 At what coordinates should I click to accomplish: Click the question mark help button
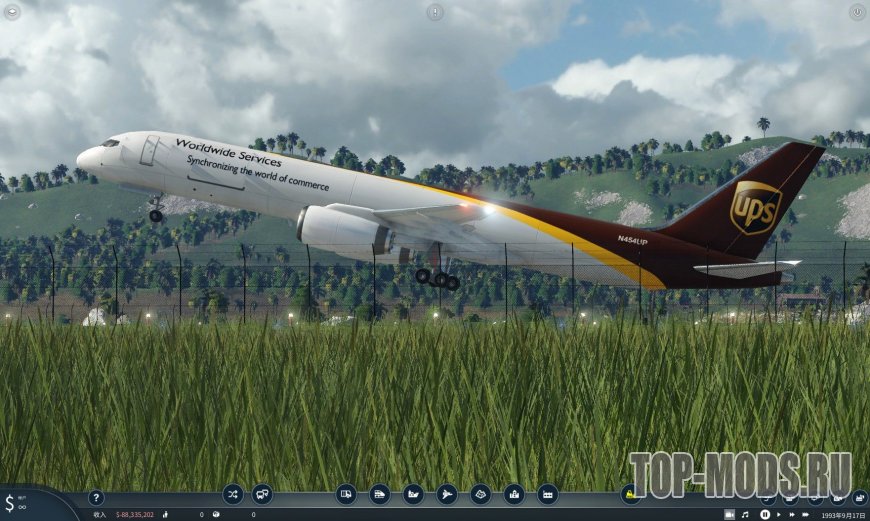96,497
